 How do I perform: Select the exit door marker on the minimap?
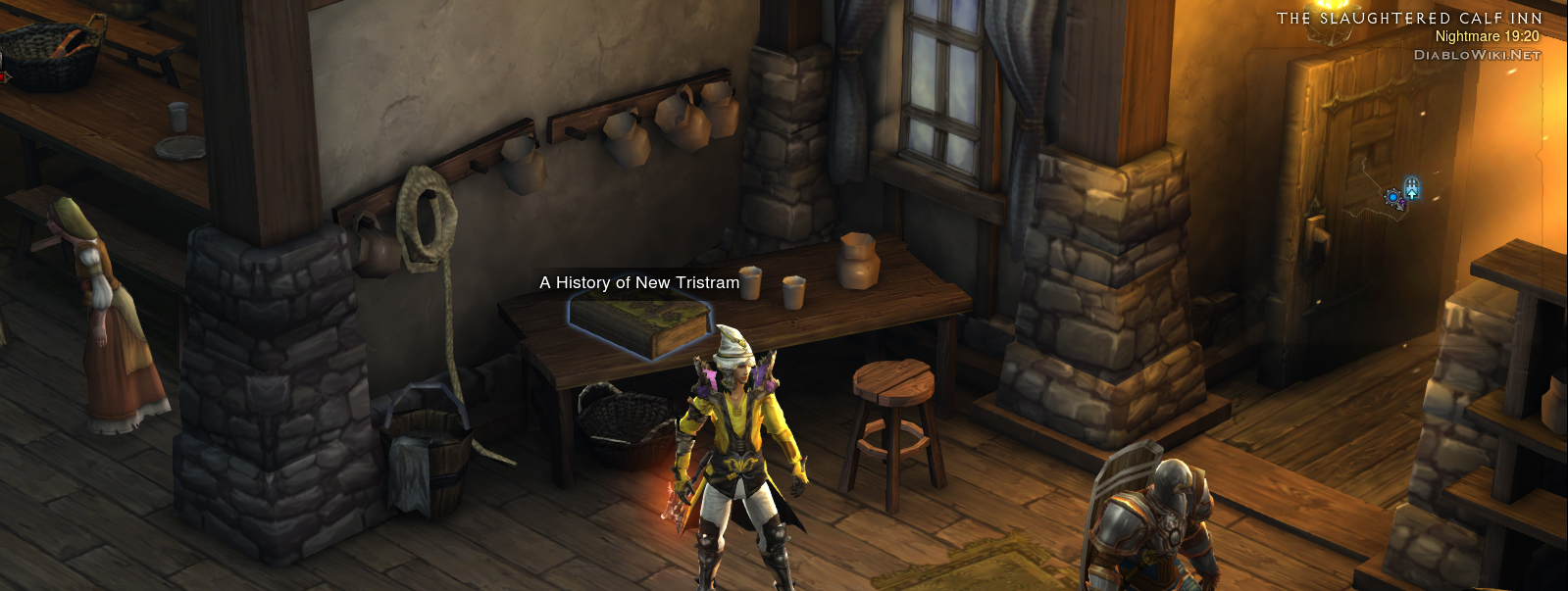(x=1411, y=188)
